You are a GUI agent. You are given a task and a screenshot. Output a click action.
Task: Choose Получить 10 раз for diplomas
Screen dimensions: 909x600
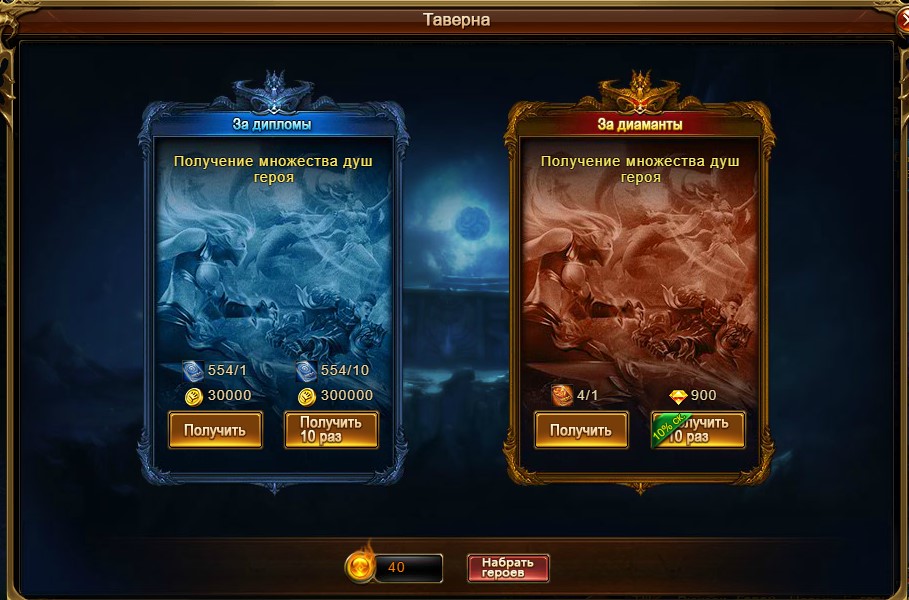click(x=331, y=430)
